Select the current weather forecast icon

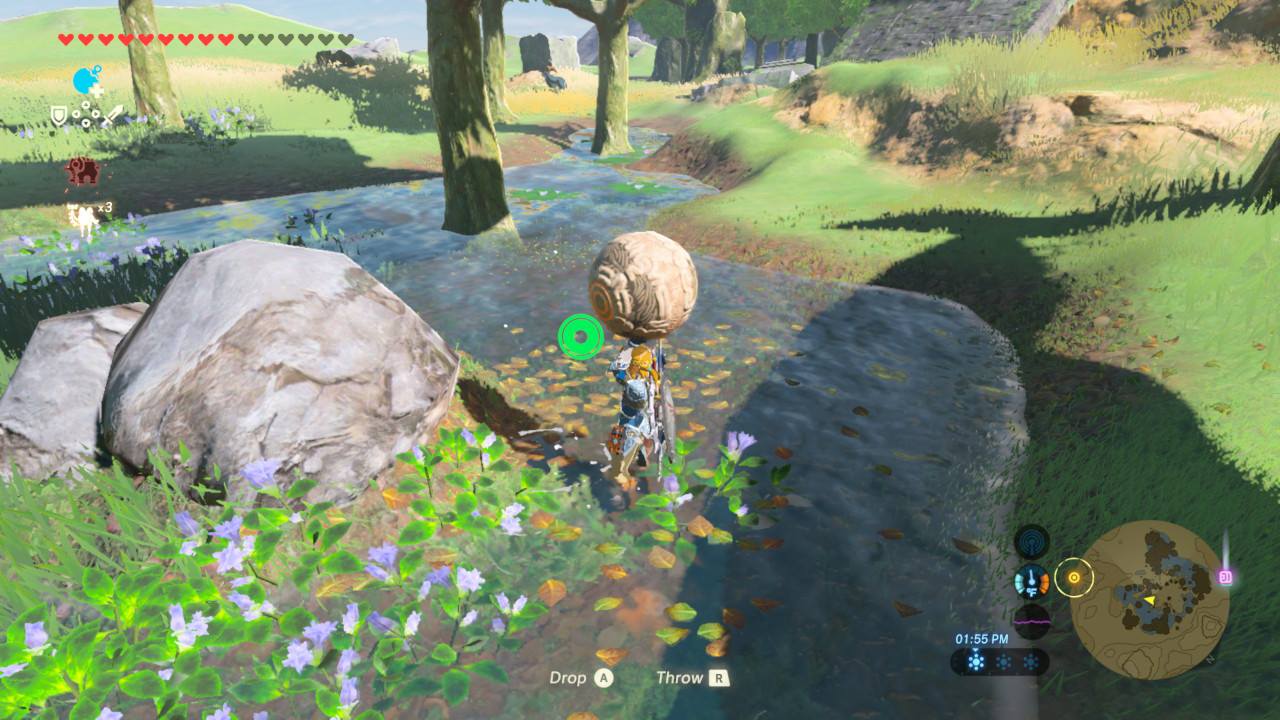tap(976, 661)
